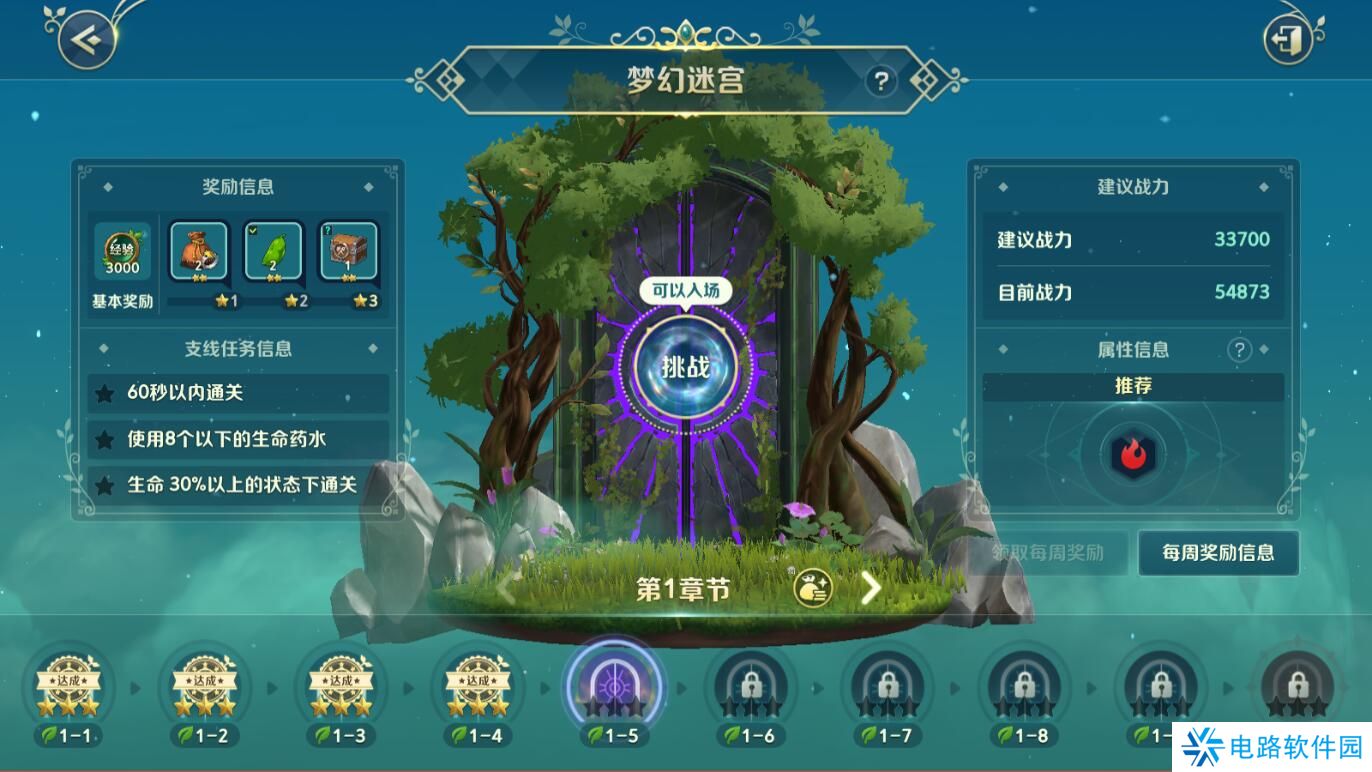This screenshot has height=772, width=1372.
Task: Advance chapters with the right arrow beside 第1章节
Action: (869, 588)
